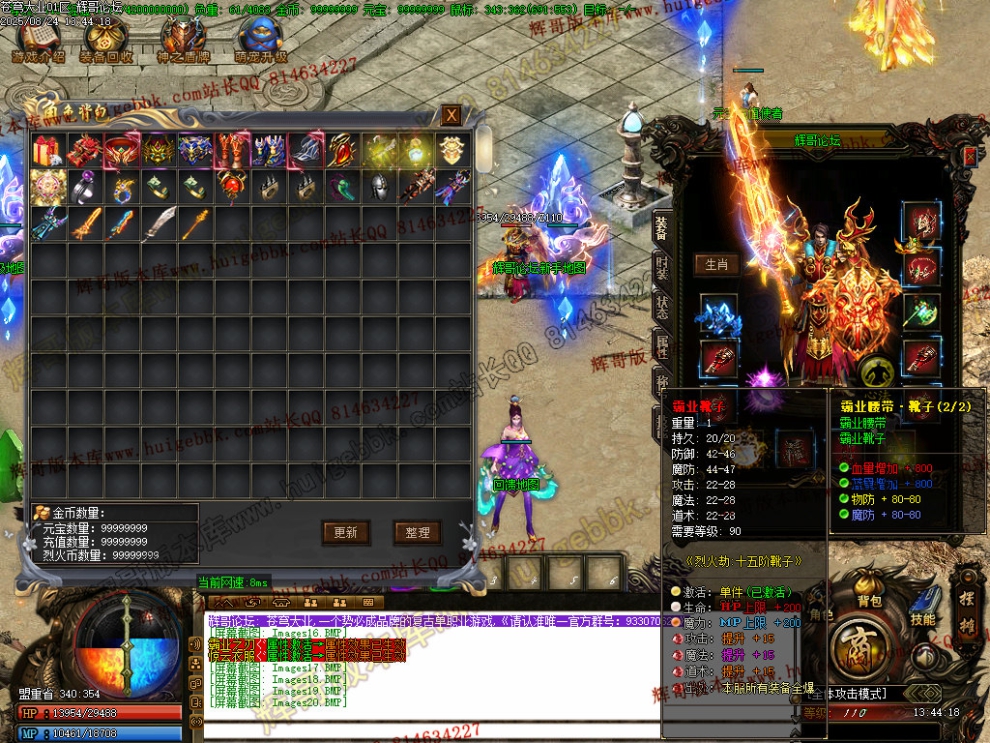Screen dimensions: 990x743
Task: Open the 萌宠升级 pet upgrade menu
Action: coord(260,40)
